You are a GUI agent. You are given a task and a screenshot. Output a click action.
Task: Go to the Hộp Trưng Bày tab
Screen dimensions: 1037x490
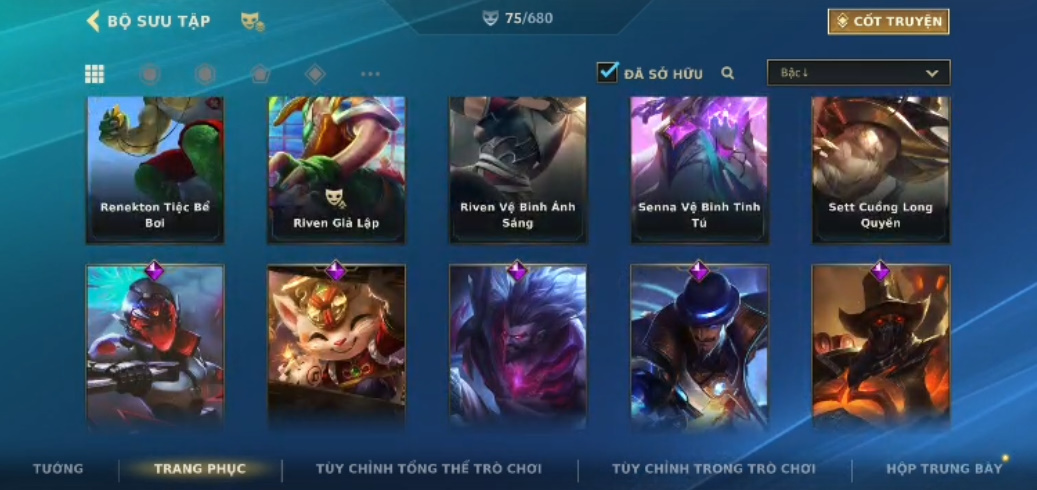coord(944,468)
